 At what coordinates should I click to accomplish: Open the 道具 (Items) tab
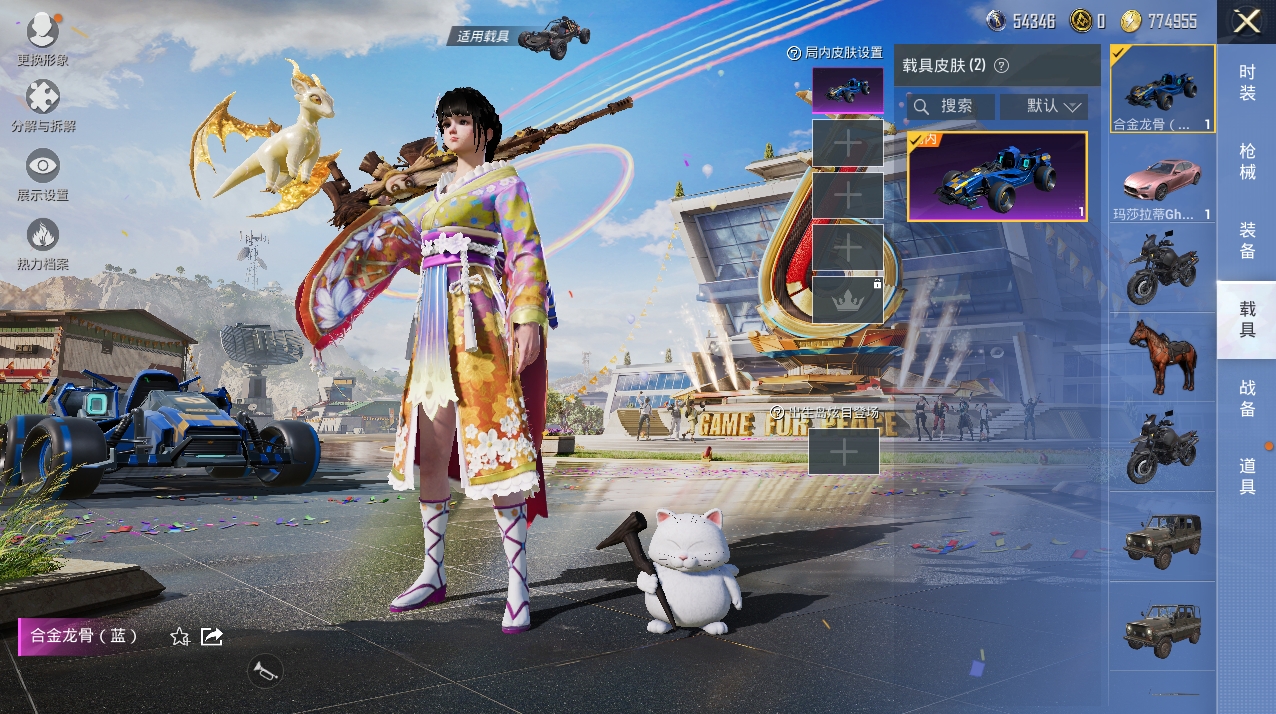[1246, 476]
